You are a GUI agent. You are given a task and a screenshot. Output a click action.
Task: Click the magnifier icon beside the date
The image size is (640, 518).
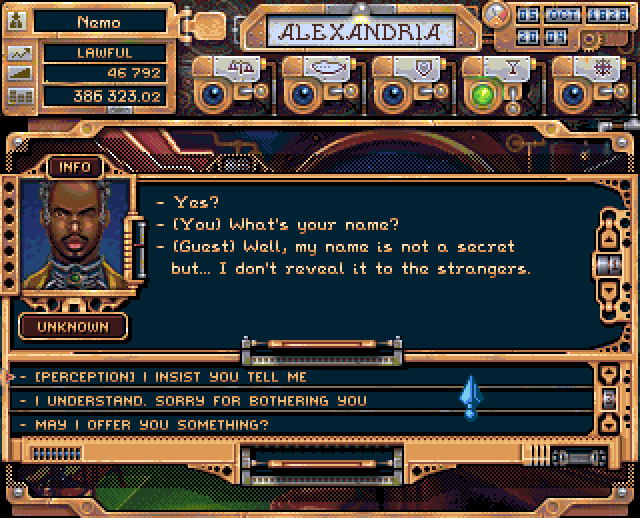pyautogui.click(x=494, y=15)
